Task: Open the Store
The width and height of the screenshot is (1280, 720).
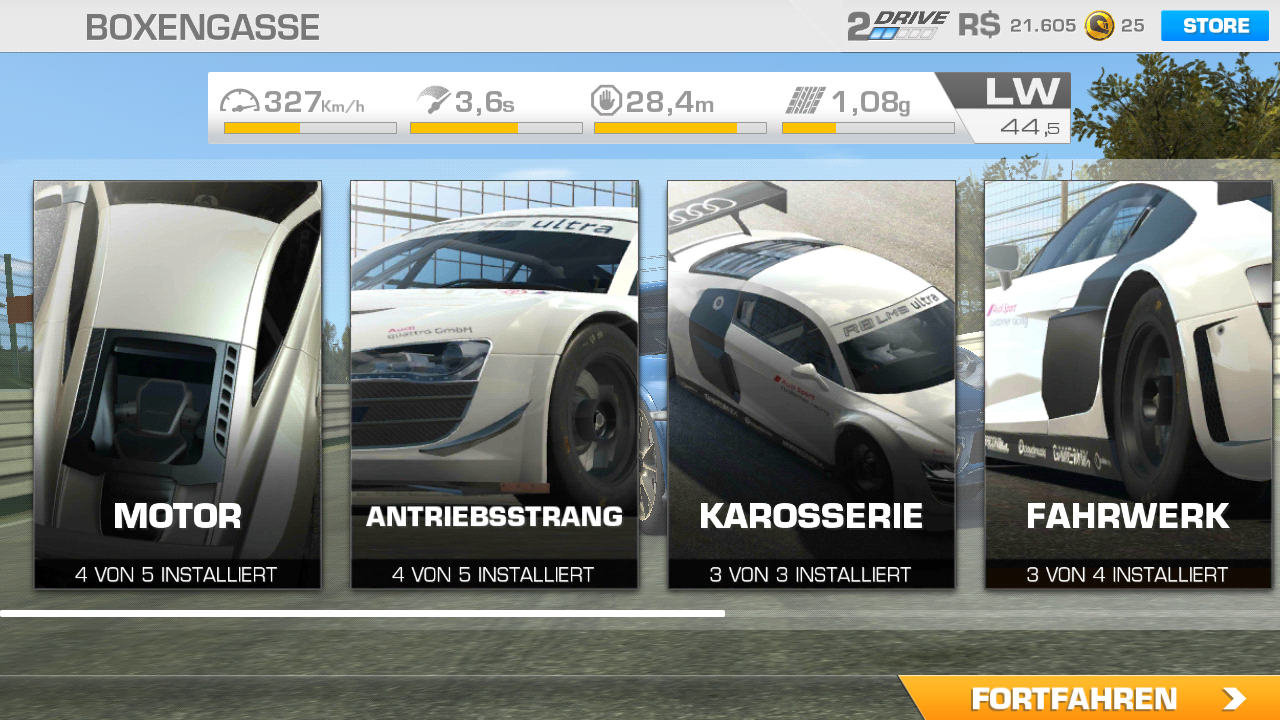Action: (x=1214, y=26)
